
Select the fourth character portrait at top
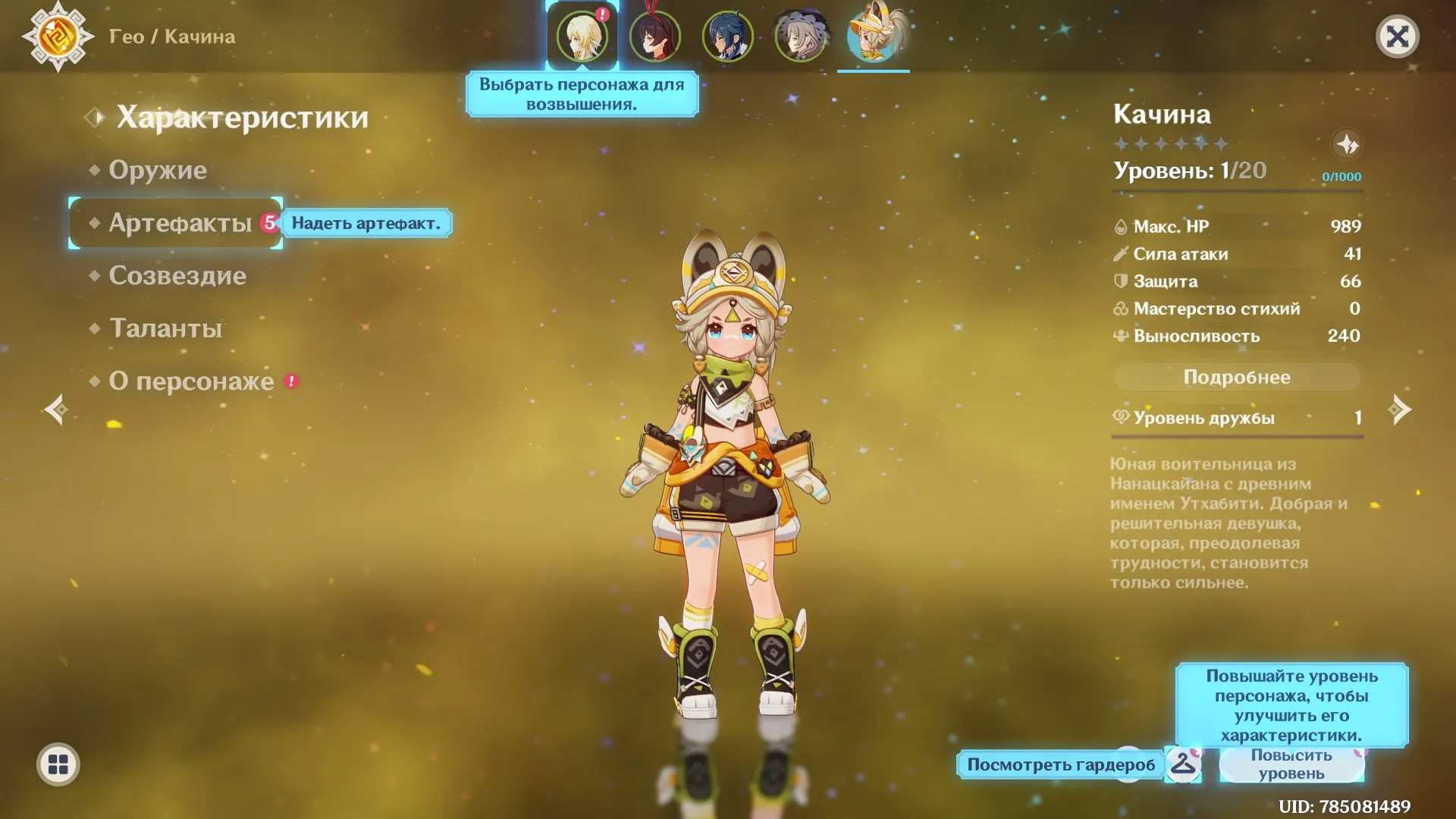click(802, 36)
